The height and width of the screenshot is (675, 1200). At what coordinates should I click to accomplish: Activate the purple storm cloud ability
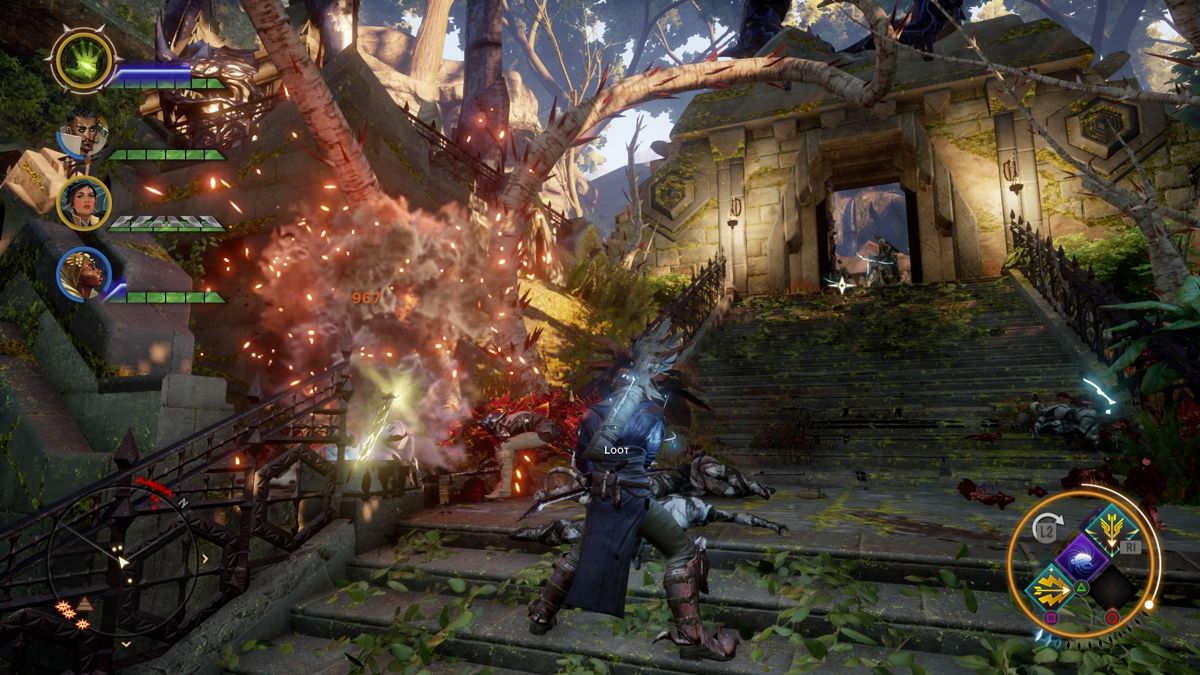pos(1084,557)
